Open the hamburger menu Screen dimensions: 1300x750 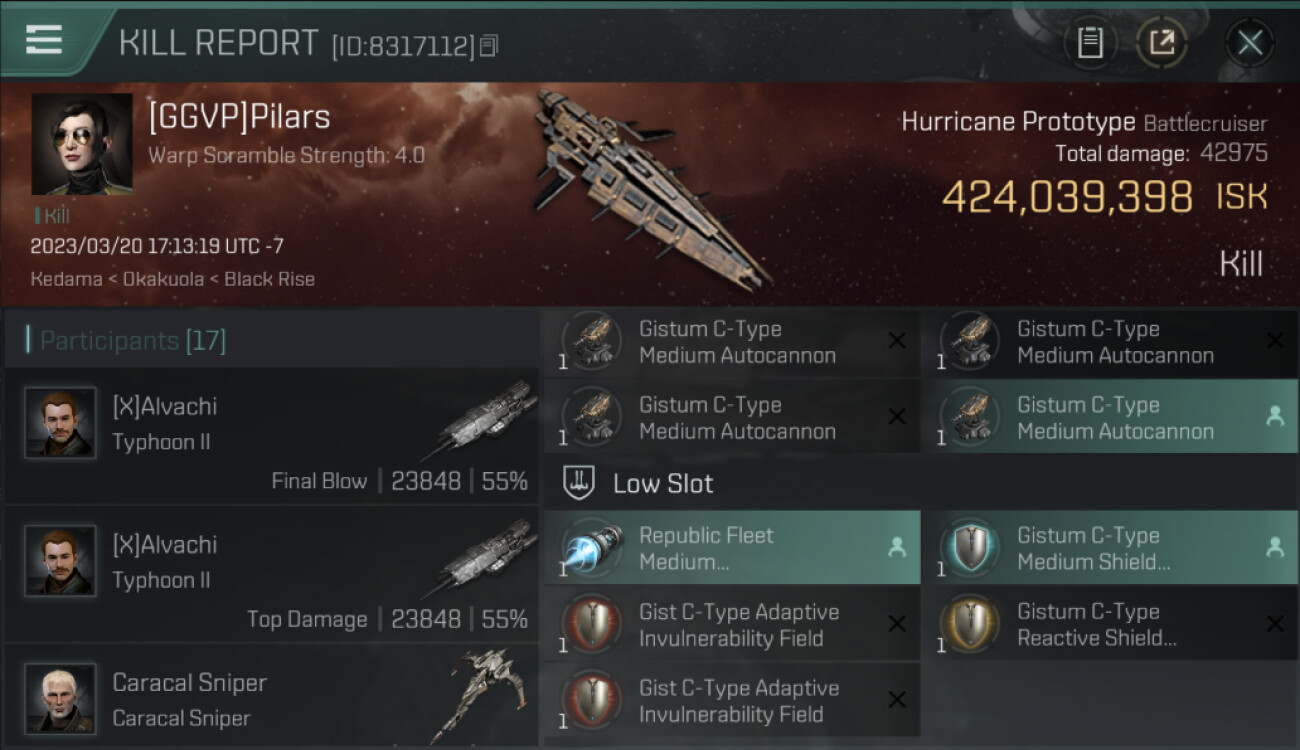44,40
